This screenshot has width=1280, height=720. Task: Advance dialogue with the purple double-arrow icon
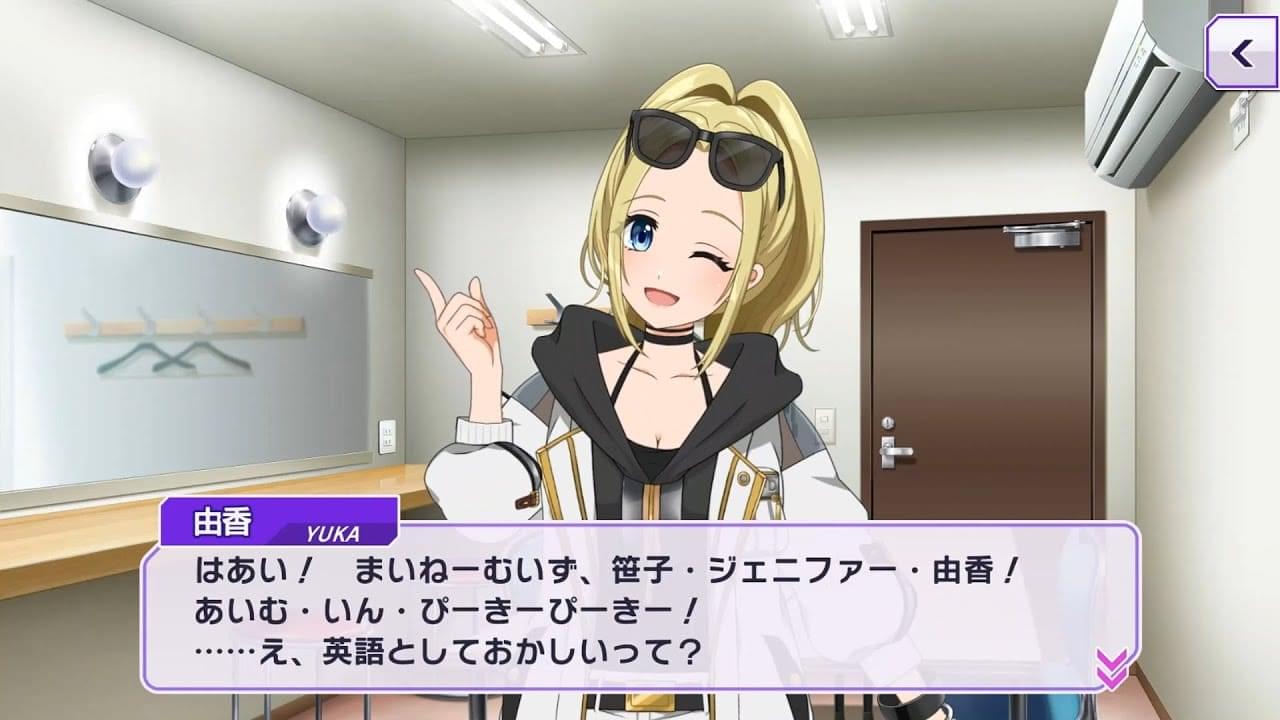click(1111, 668)
